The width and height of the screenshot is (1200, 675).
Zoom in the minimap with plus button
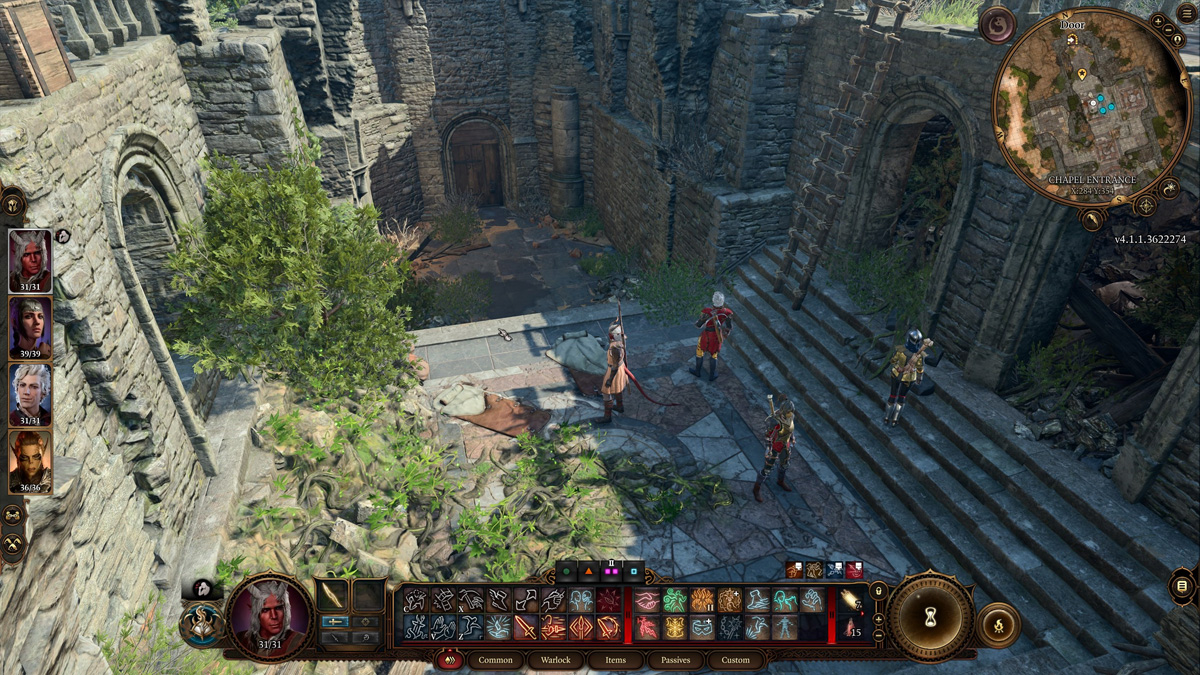(1157, 20)
